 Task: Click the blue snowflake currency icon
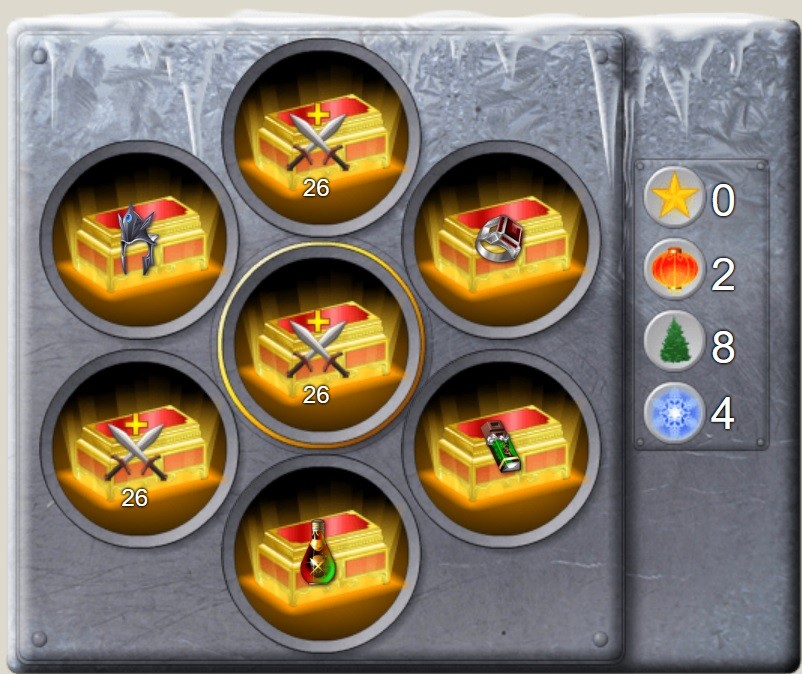[675, 413]
